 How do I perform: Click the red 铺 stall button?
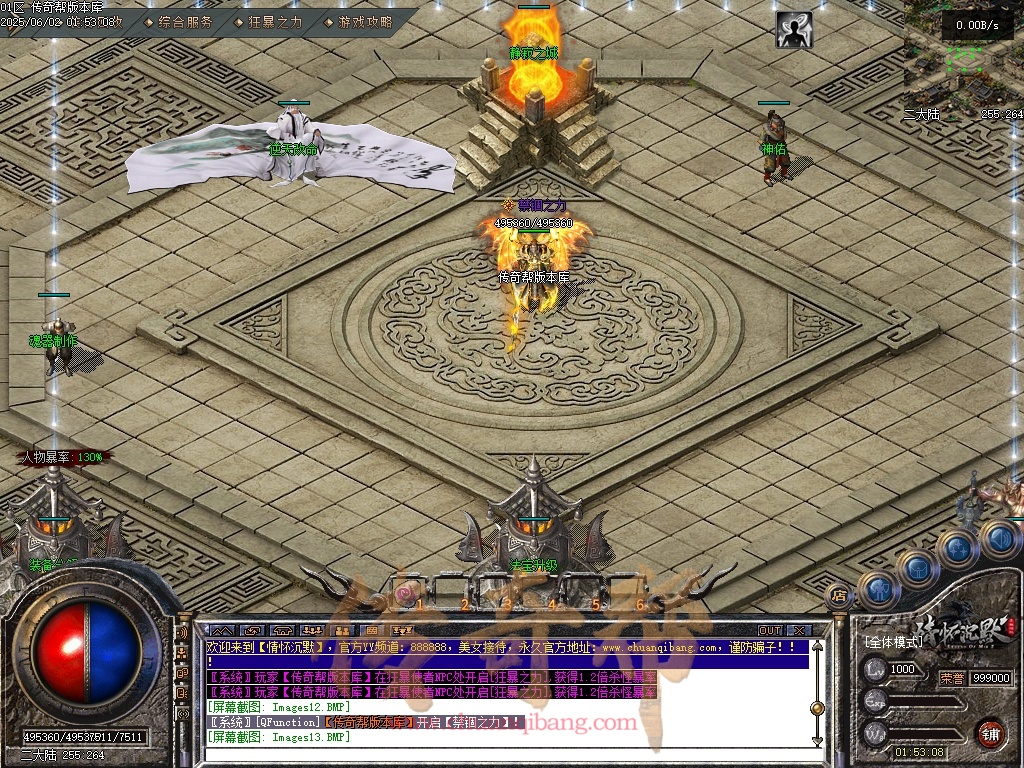(x=991, y=733)
